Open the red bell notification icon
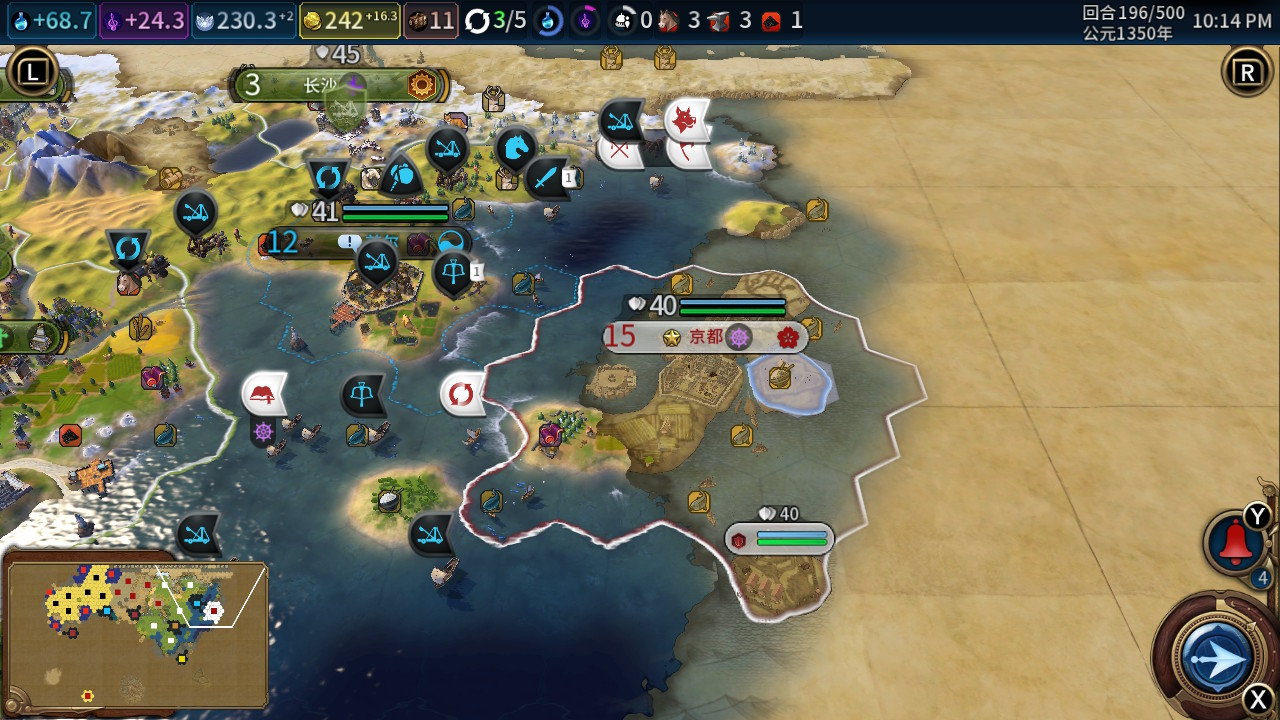 click(x=1235, y=543)
